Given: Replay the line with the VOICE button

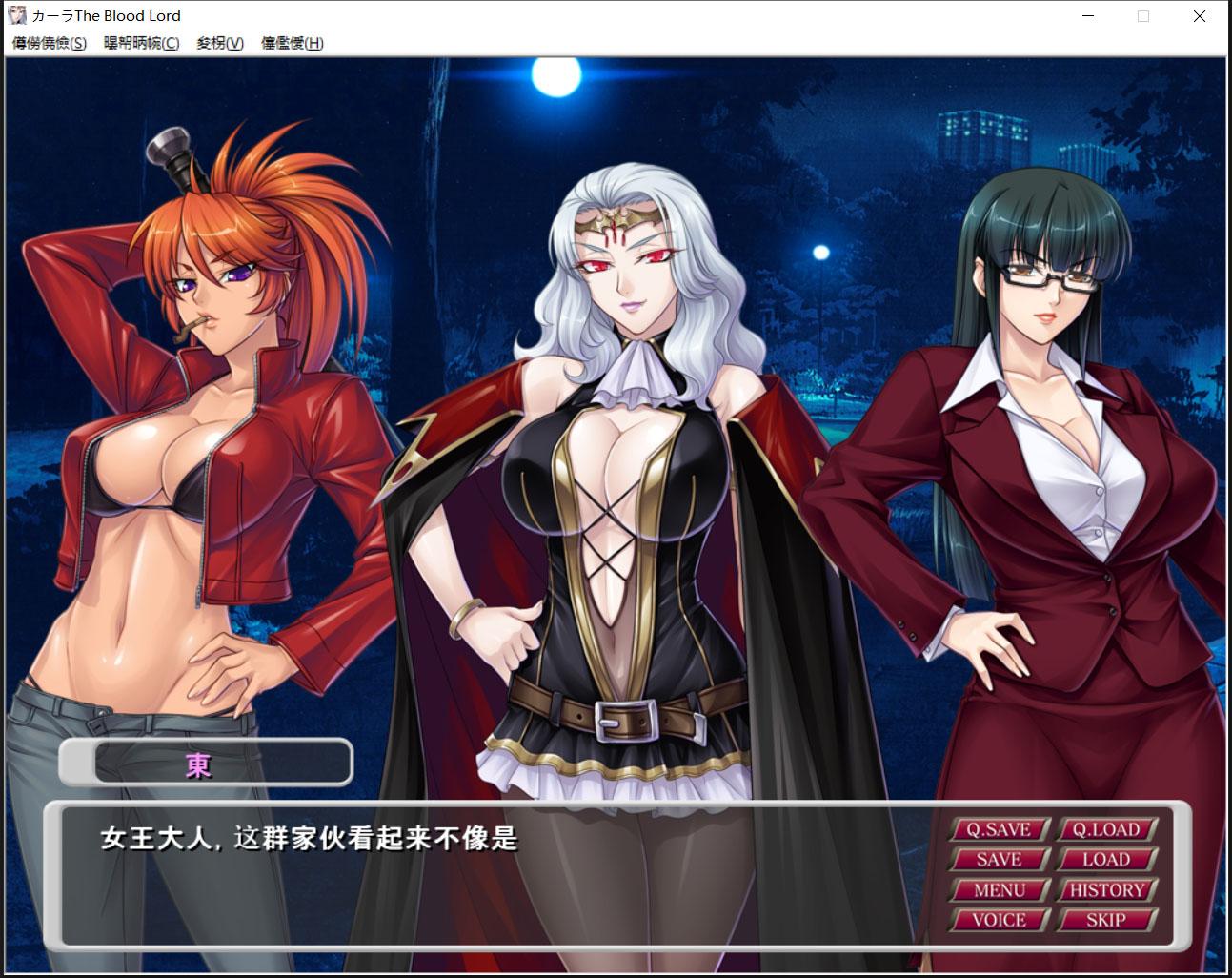Looking at the screenshot, I should (999, 921).
